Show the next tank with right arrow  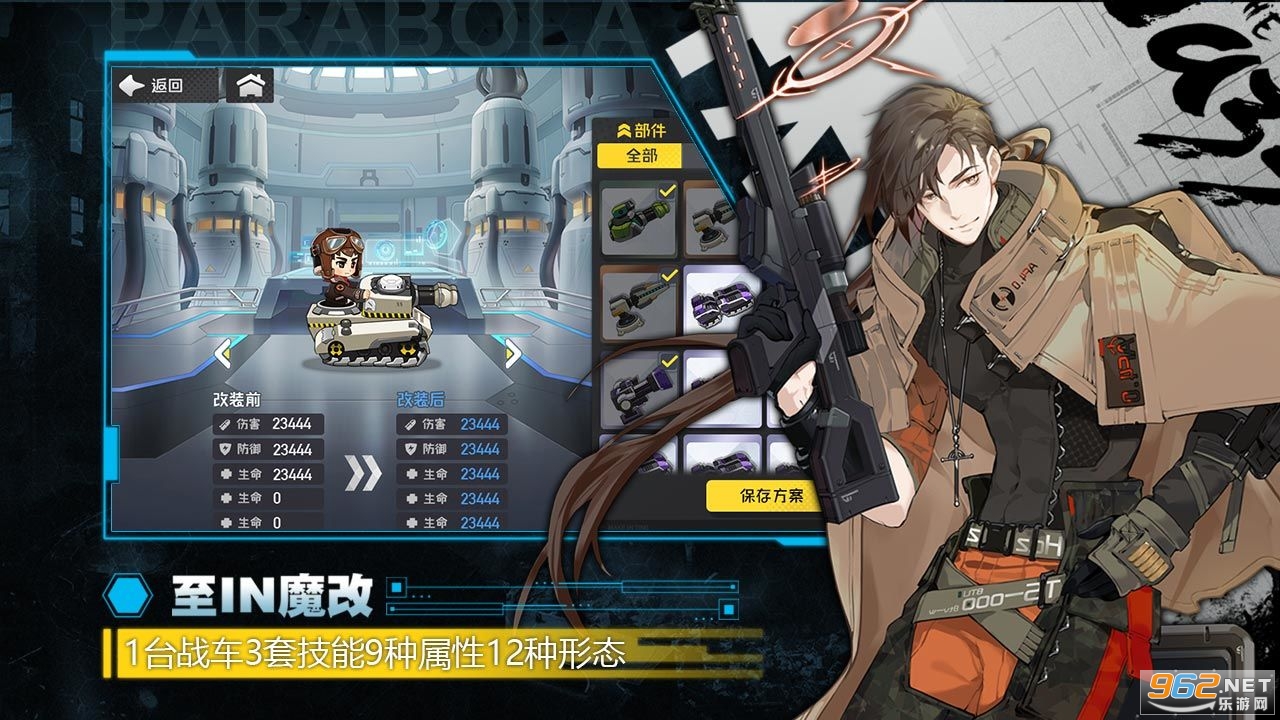click(512, 352)
